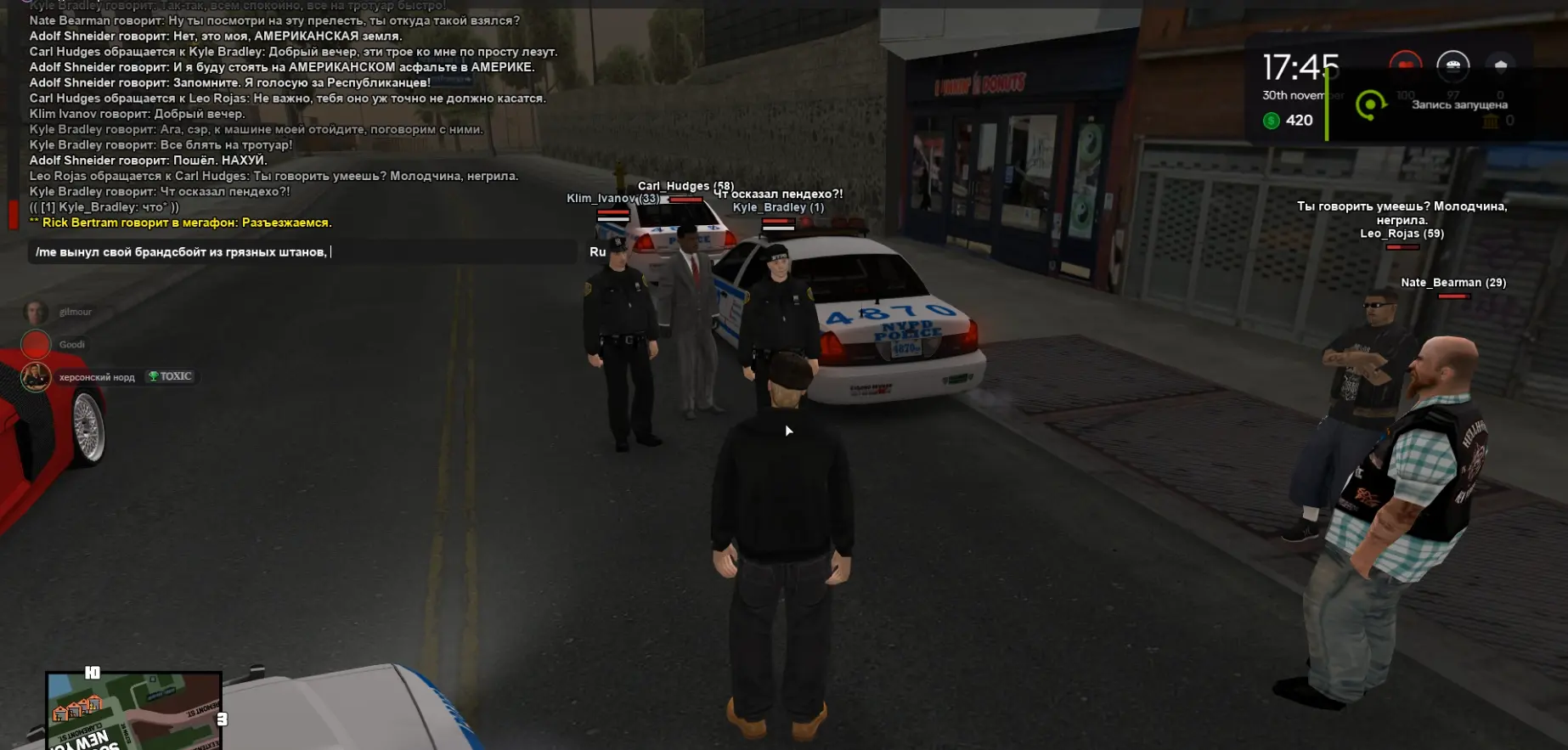The width and height of the screenshot is (1568, 750).
Task: Click the херсонский норд voice avatar
Action: [x=36, y=376]
